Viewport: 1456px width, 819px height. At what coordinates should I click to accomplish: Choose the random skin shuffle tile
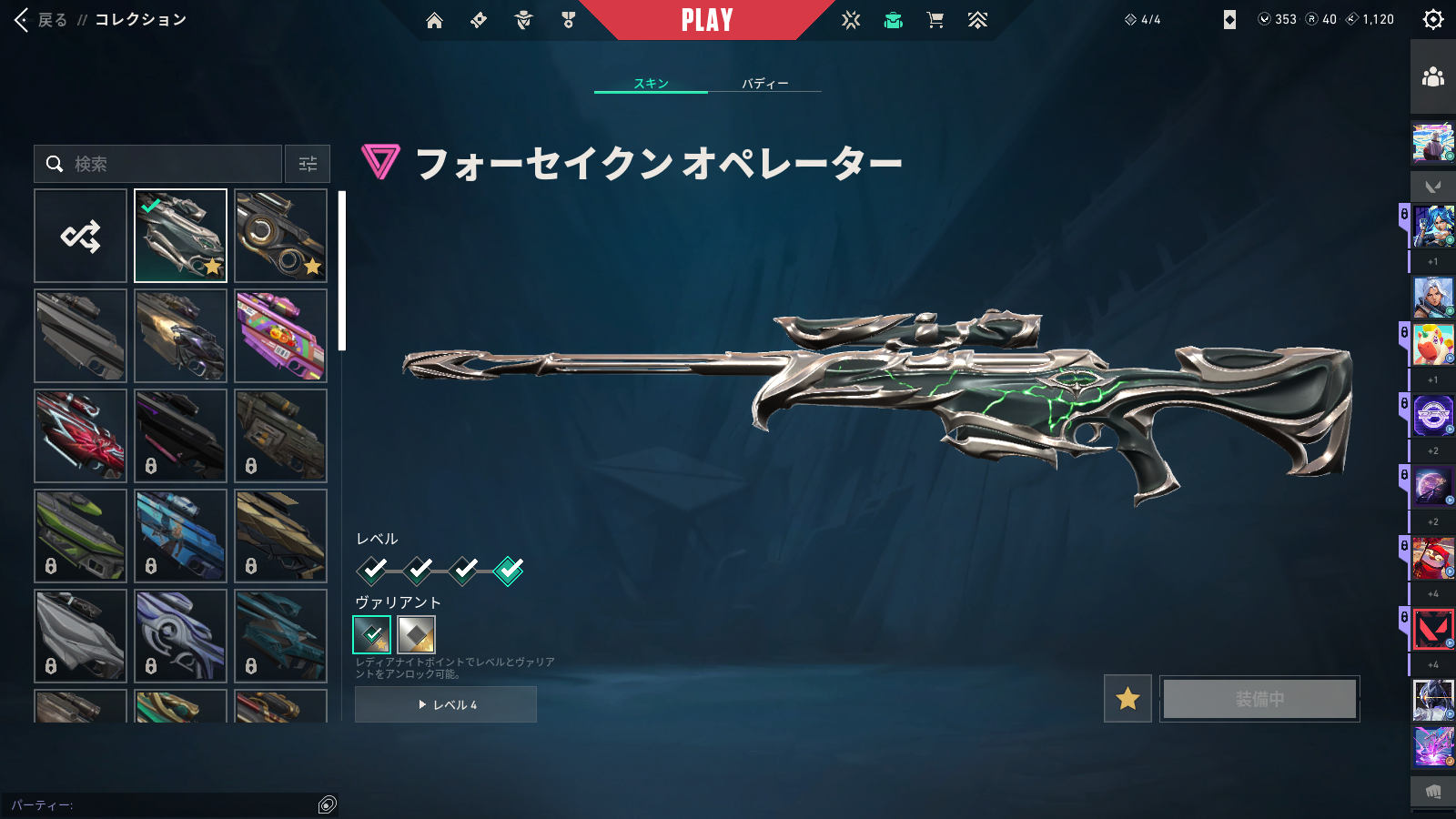(80, 236)
